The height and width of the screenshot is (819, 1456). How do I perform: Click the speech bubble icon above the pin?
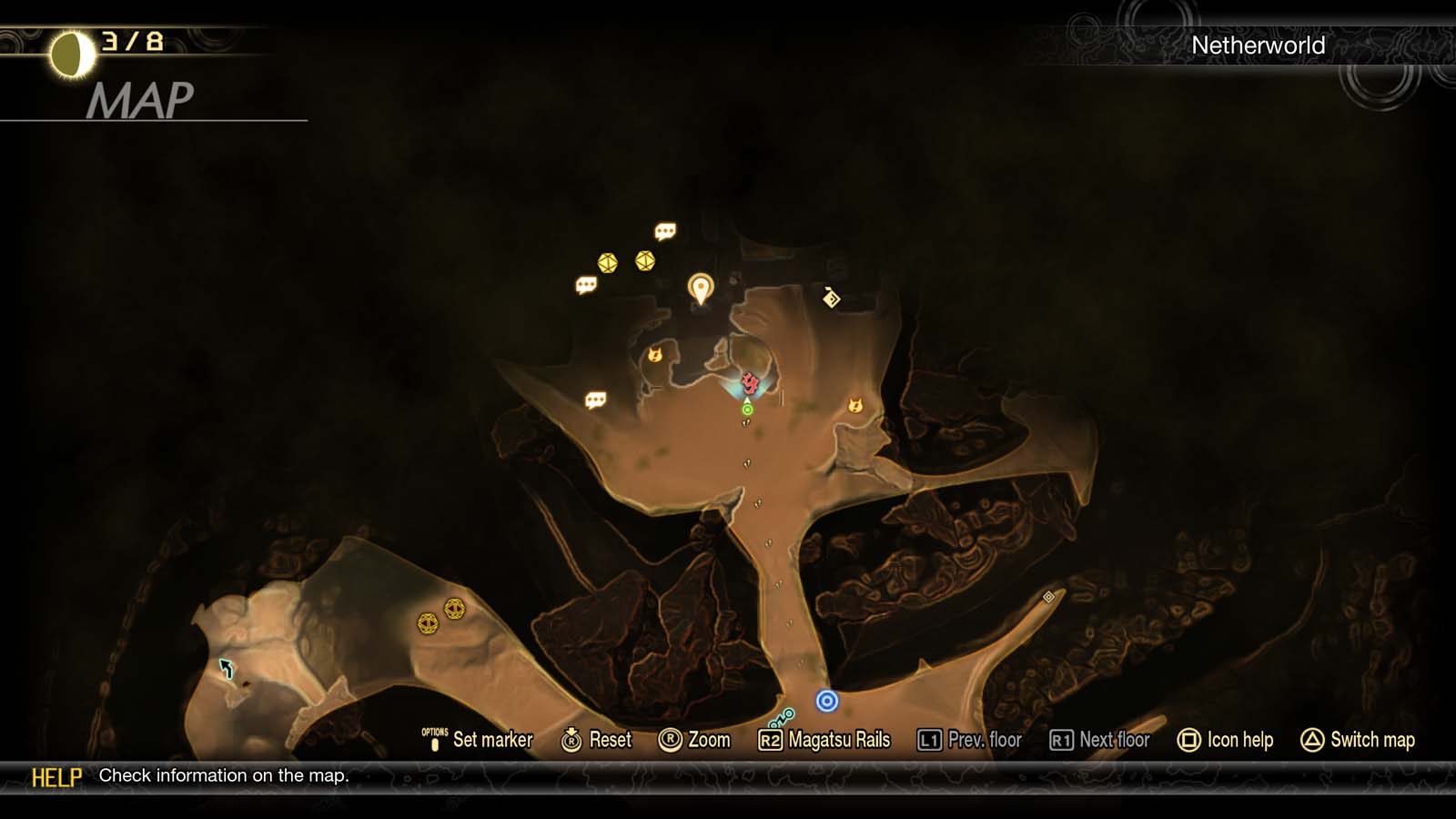664,230
